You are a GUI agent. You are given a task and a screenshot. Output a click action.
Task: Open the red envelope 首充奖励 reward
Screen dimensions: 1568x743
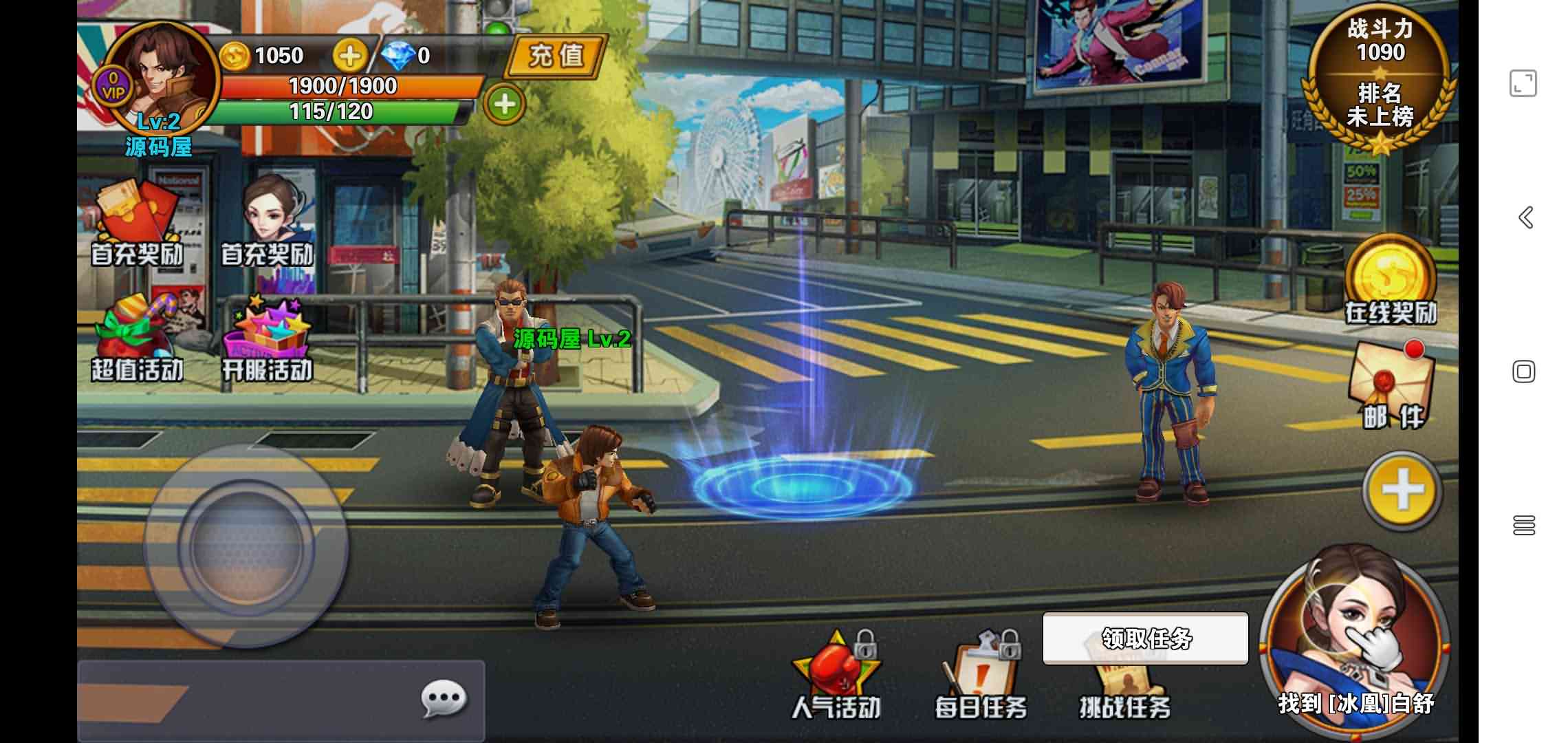click(x=138, y=222)
